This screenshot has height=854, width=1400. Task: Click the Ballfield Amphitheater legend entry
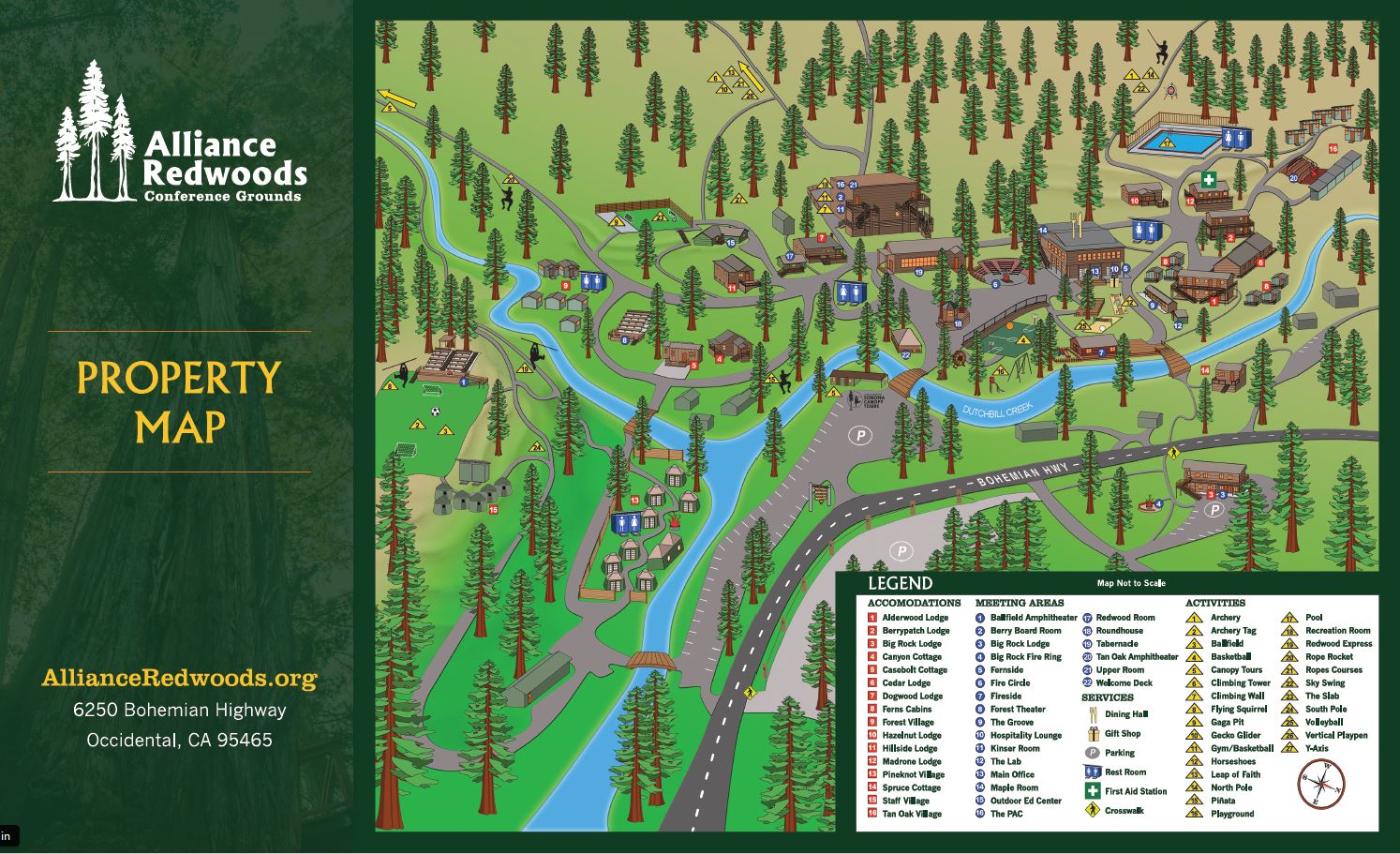click(1033, 618)
